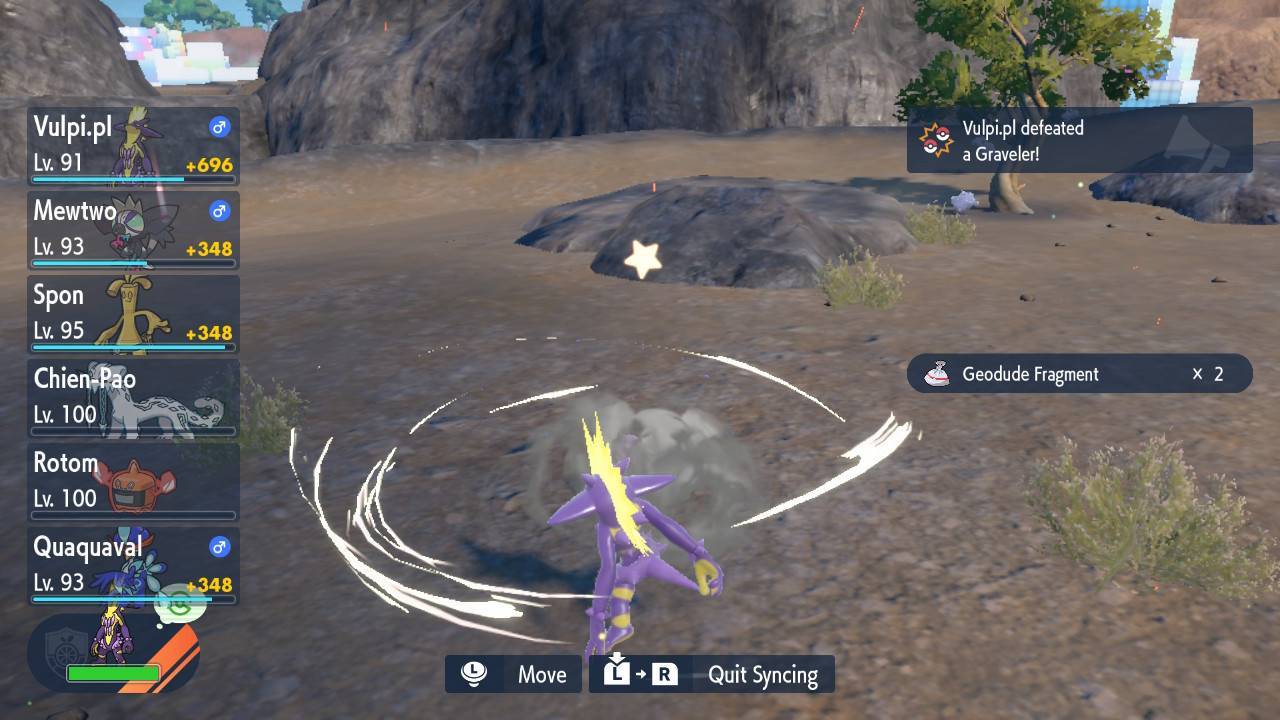The image size is (1280, 720).
Task: Open the Vulpi.pl defeated Graveler notification
Action: 1079,140
